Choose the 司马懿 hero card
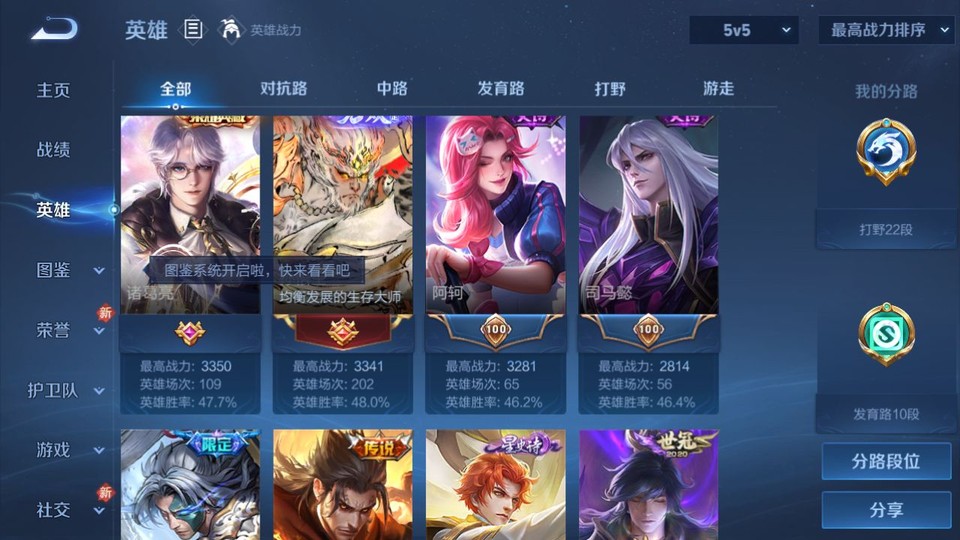The width and height of the screenshot is (960, 540). coord(649,230)
